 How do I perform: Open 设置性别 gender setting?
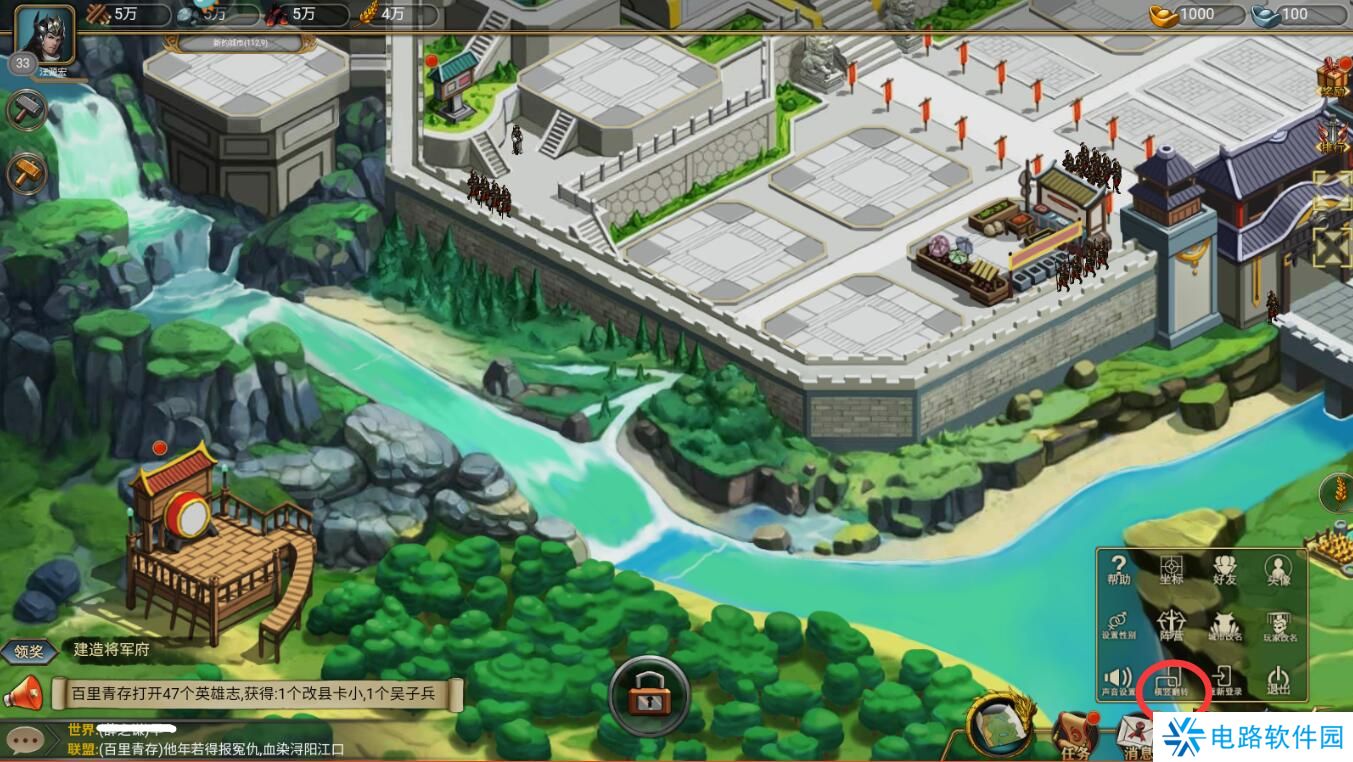click(1119, 627)
